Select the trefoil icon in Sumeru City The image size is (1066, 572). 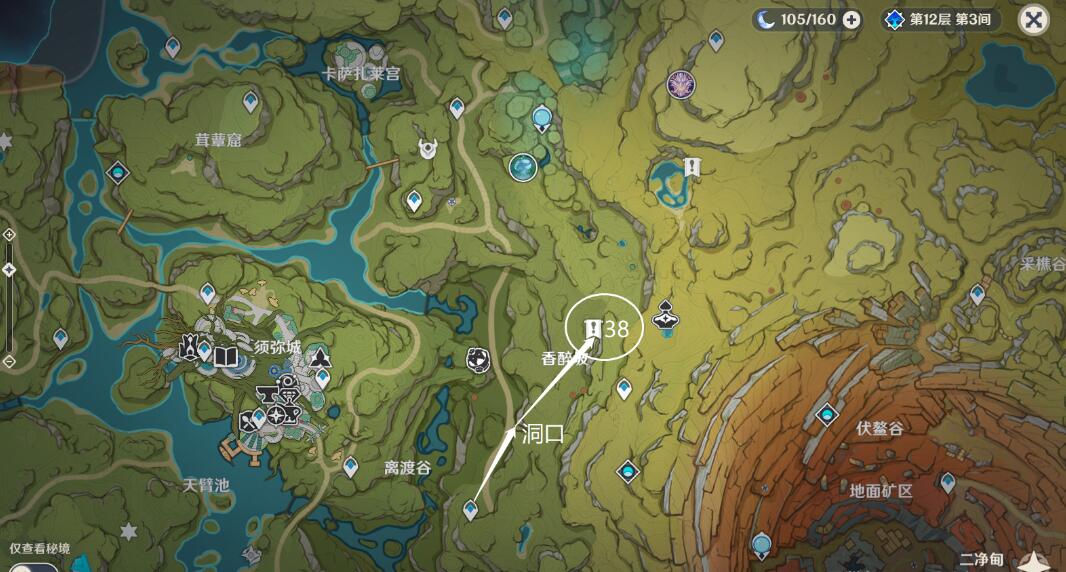tap(320, 355)
